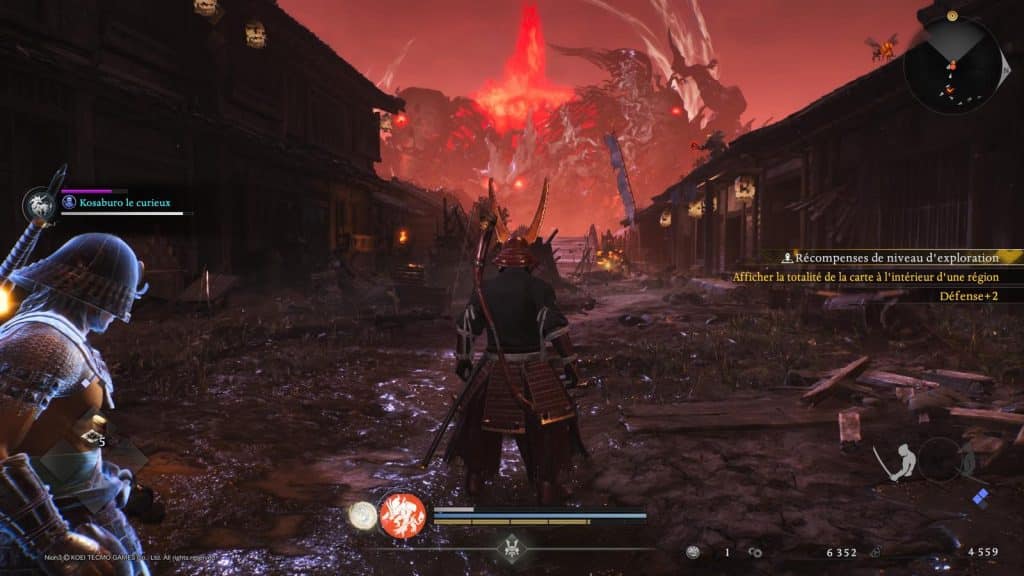Select the red guardian spirit emblem

click(x=403, y=516)
